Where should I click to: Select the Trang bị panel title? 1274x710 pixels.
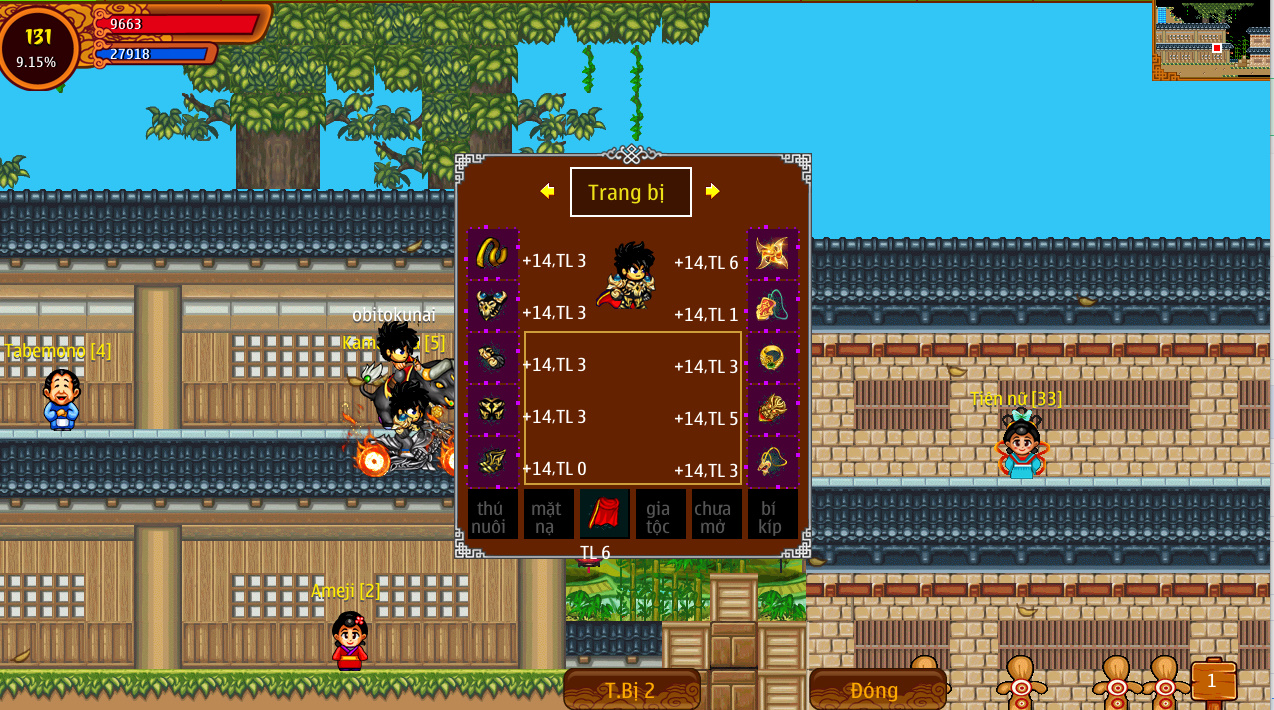click(630, 192)
